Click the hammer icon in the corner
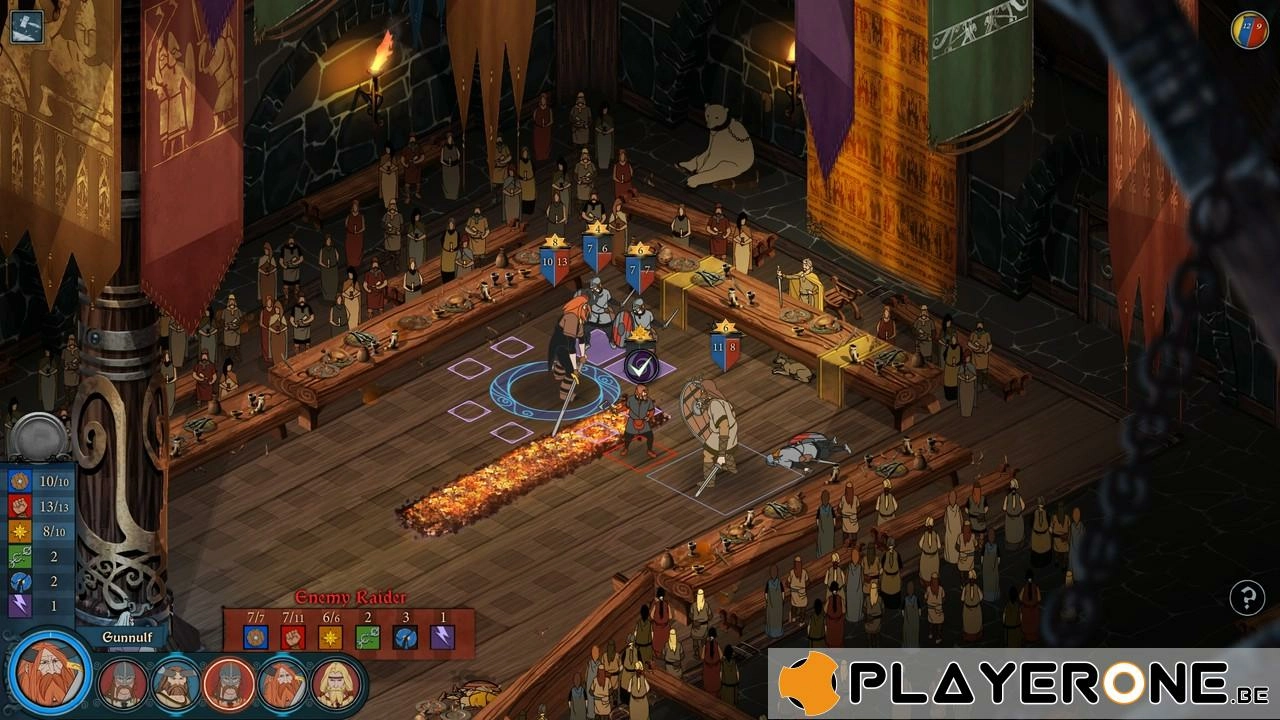Viewport: 1280px width, 720px height. click(x=26, y=25)
